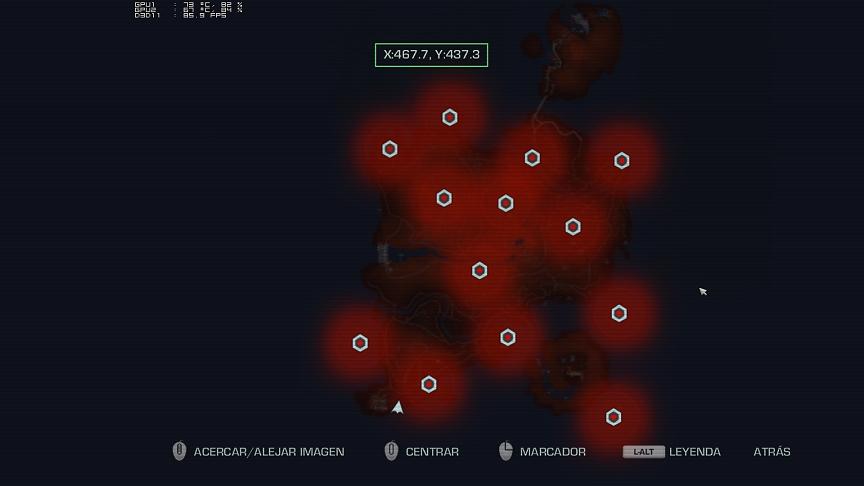Go back with the ATRÁS button

[771, 452]
